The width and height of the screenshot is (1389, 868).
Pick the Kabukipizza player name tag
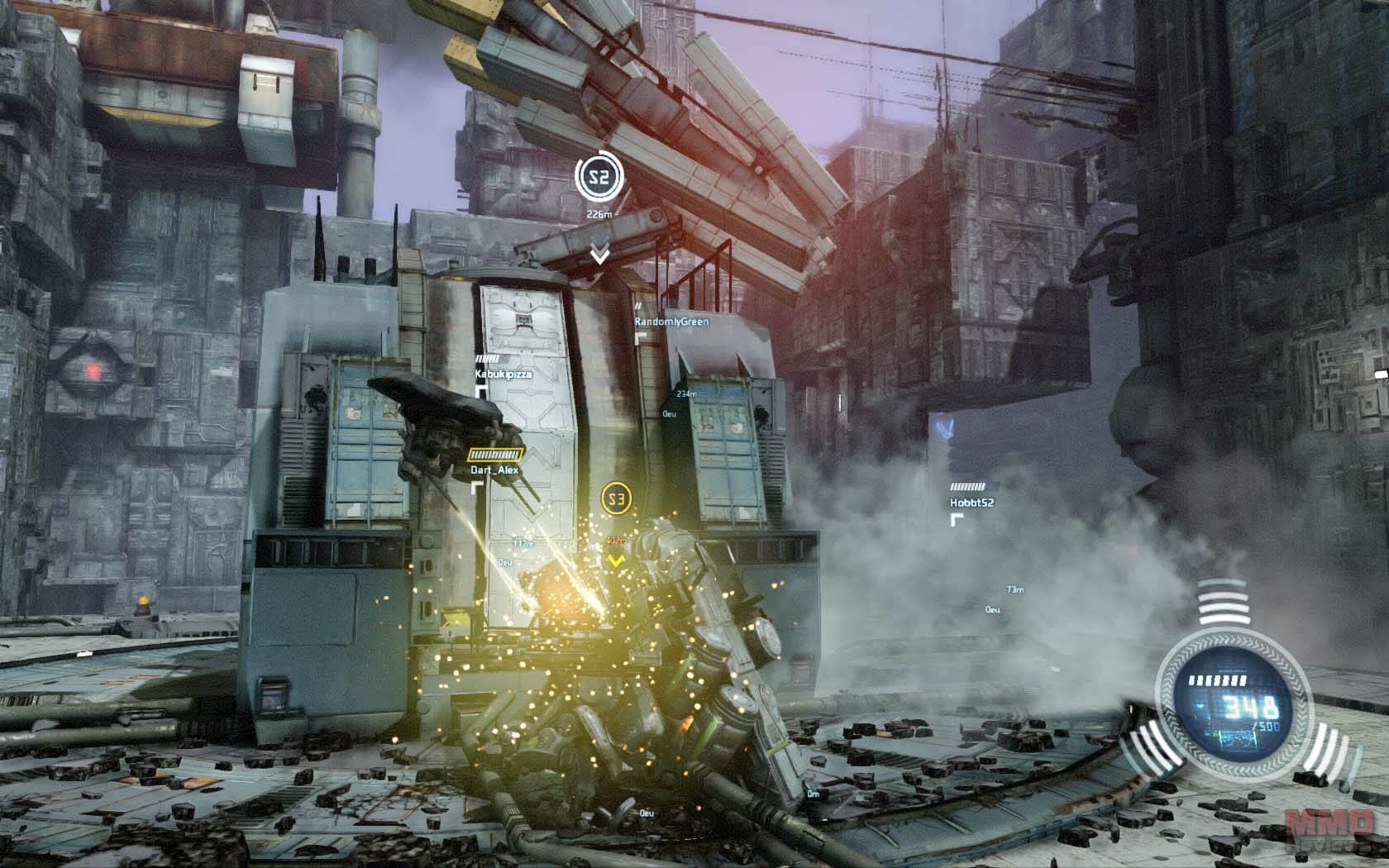coord(503,374)
